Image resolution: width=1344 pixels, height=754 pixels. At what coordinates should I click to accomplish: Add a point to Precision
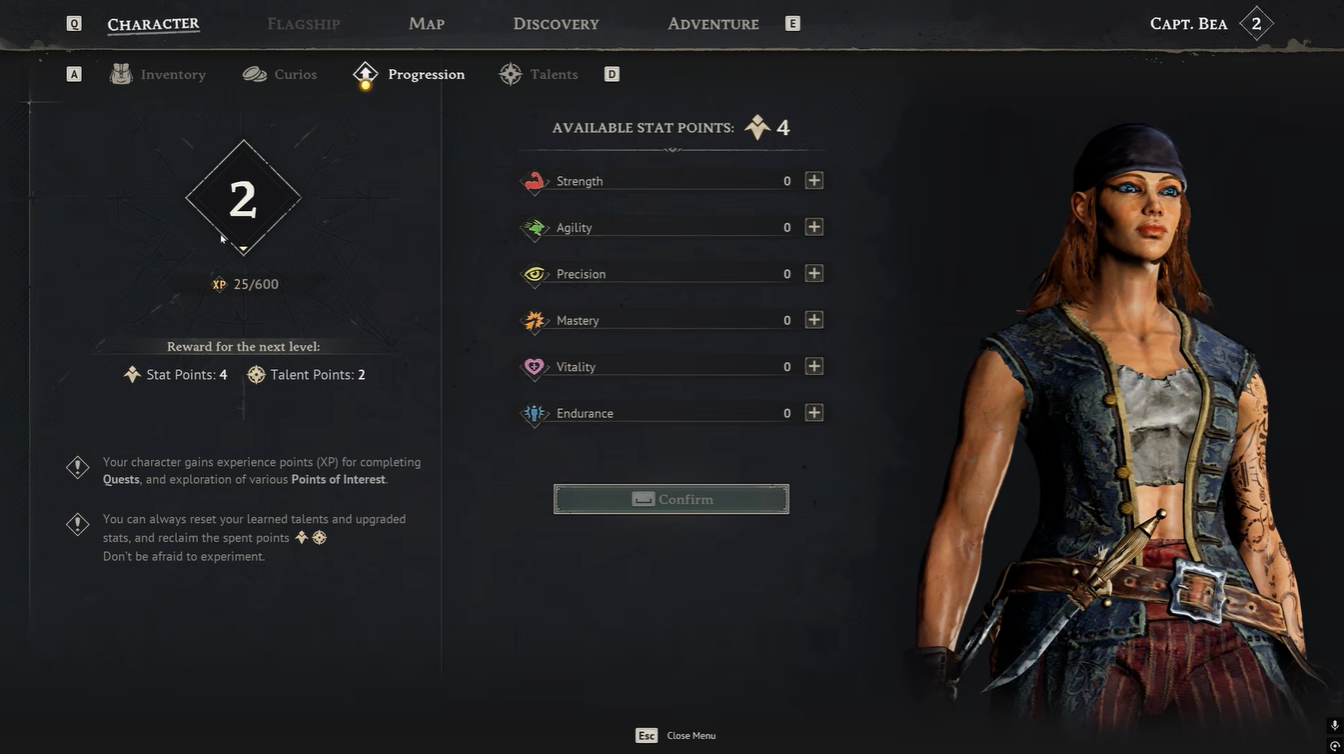point(814,274)
